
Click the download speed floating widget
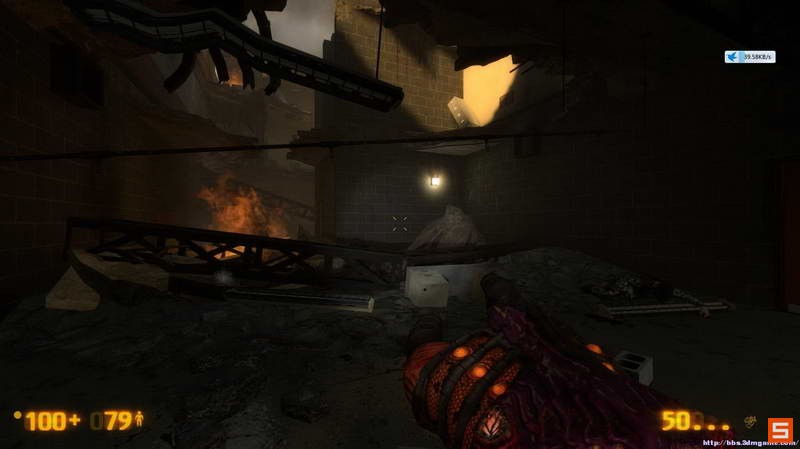tap(749, 57)
